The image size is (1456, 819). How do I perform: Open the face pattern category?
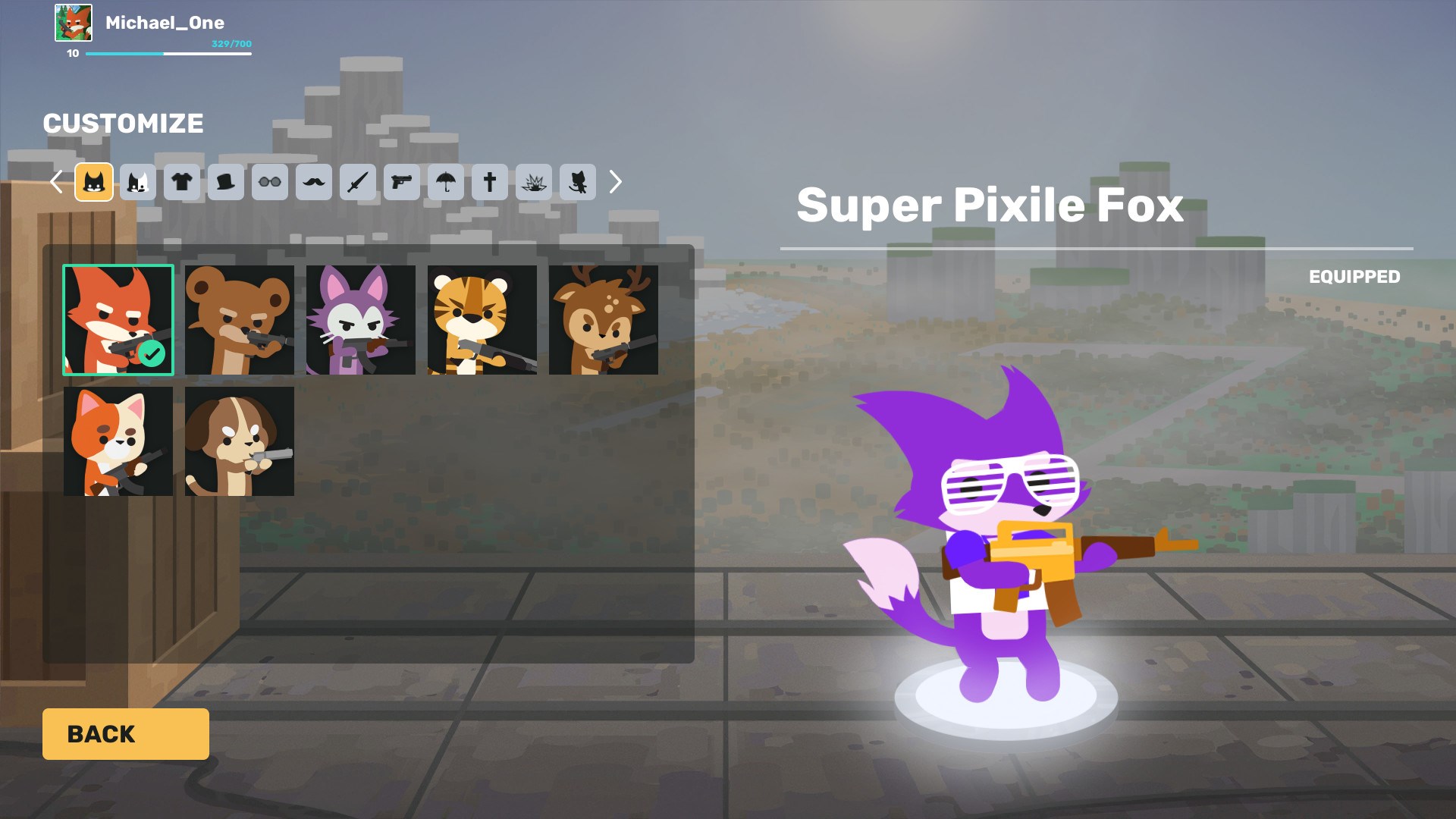coord(138,182)
